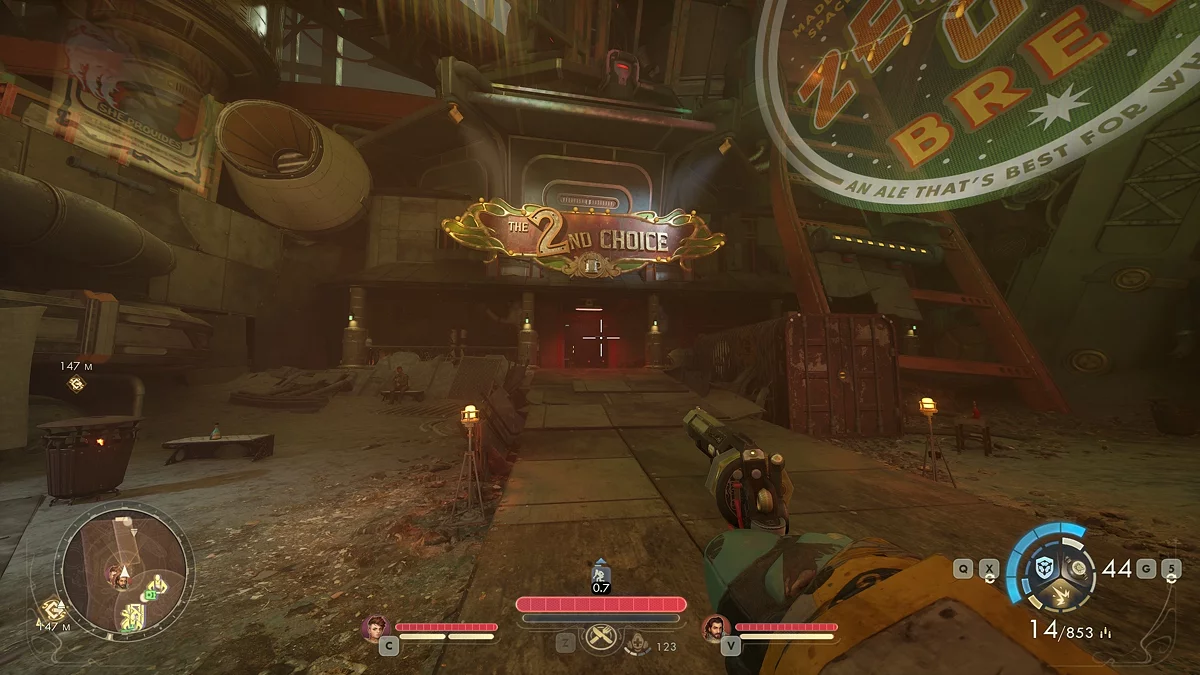Select the bearded companion portrait

click(x=715, y=627)
